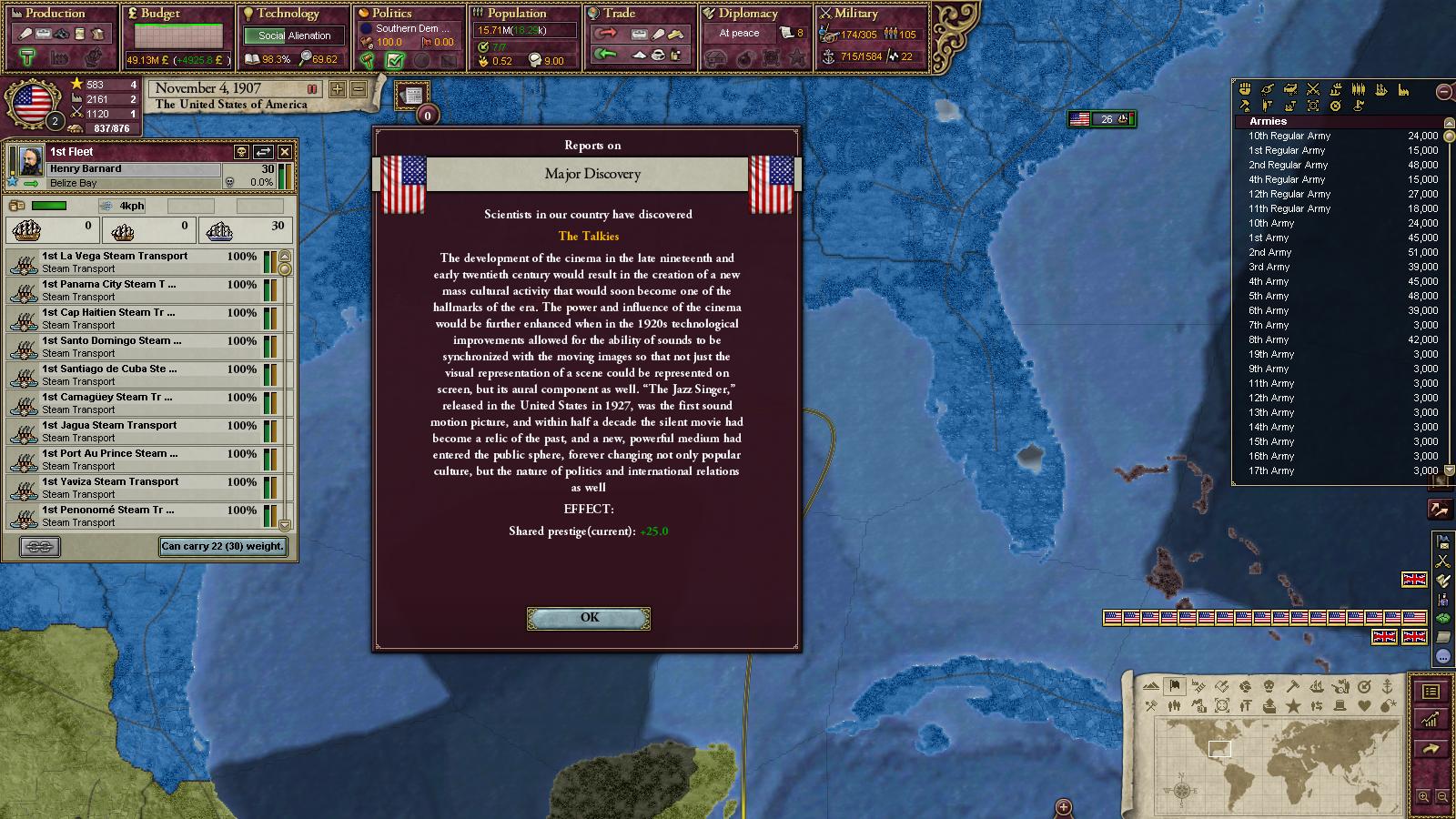Decrease game speed with the minus button
Screen dimensions: 1456x819
359,89
